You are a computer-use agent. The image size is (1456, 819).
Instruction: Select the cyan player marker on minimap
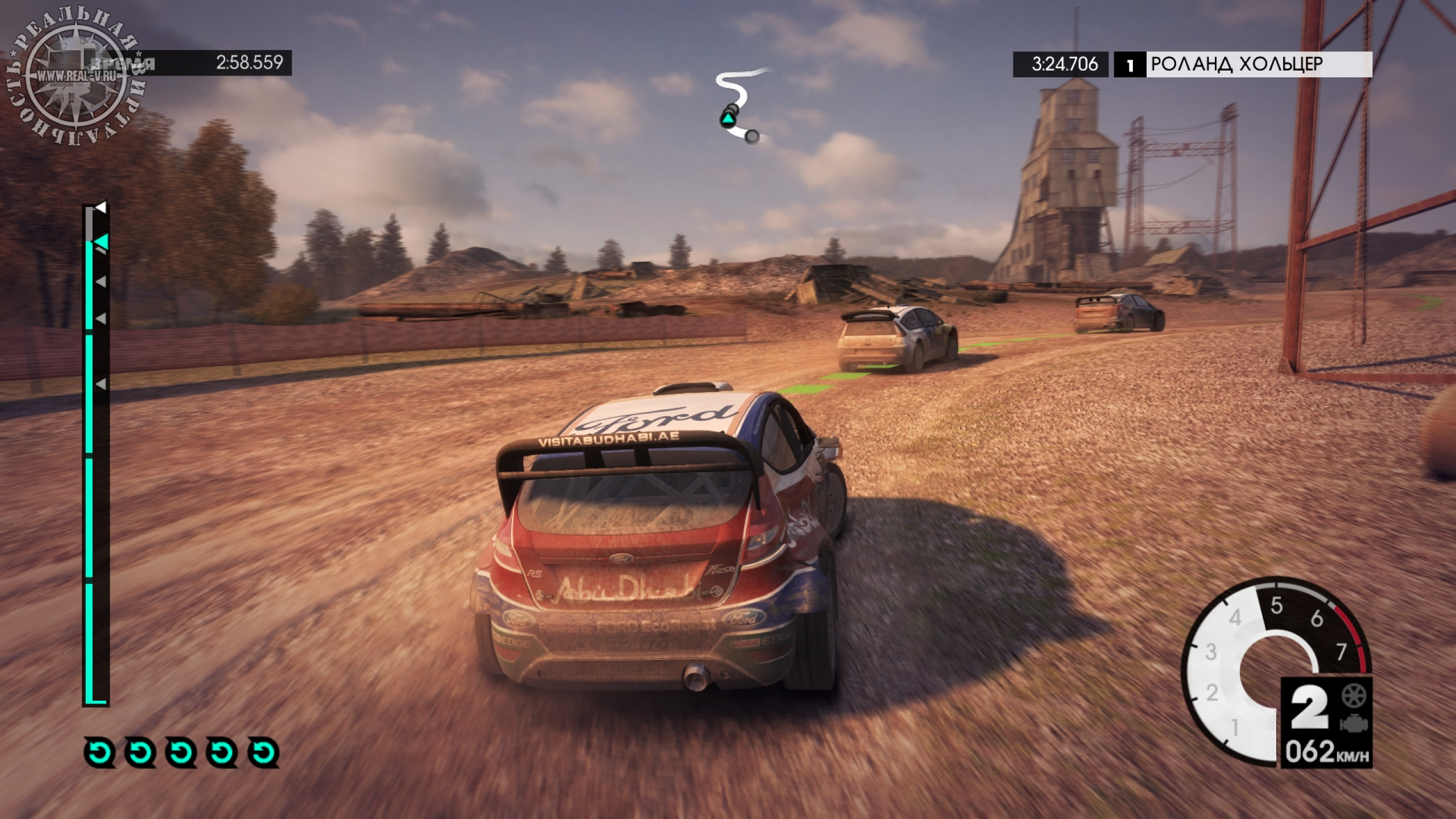click(x=727, y=119)
